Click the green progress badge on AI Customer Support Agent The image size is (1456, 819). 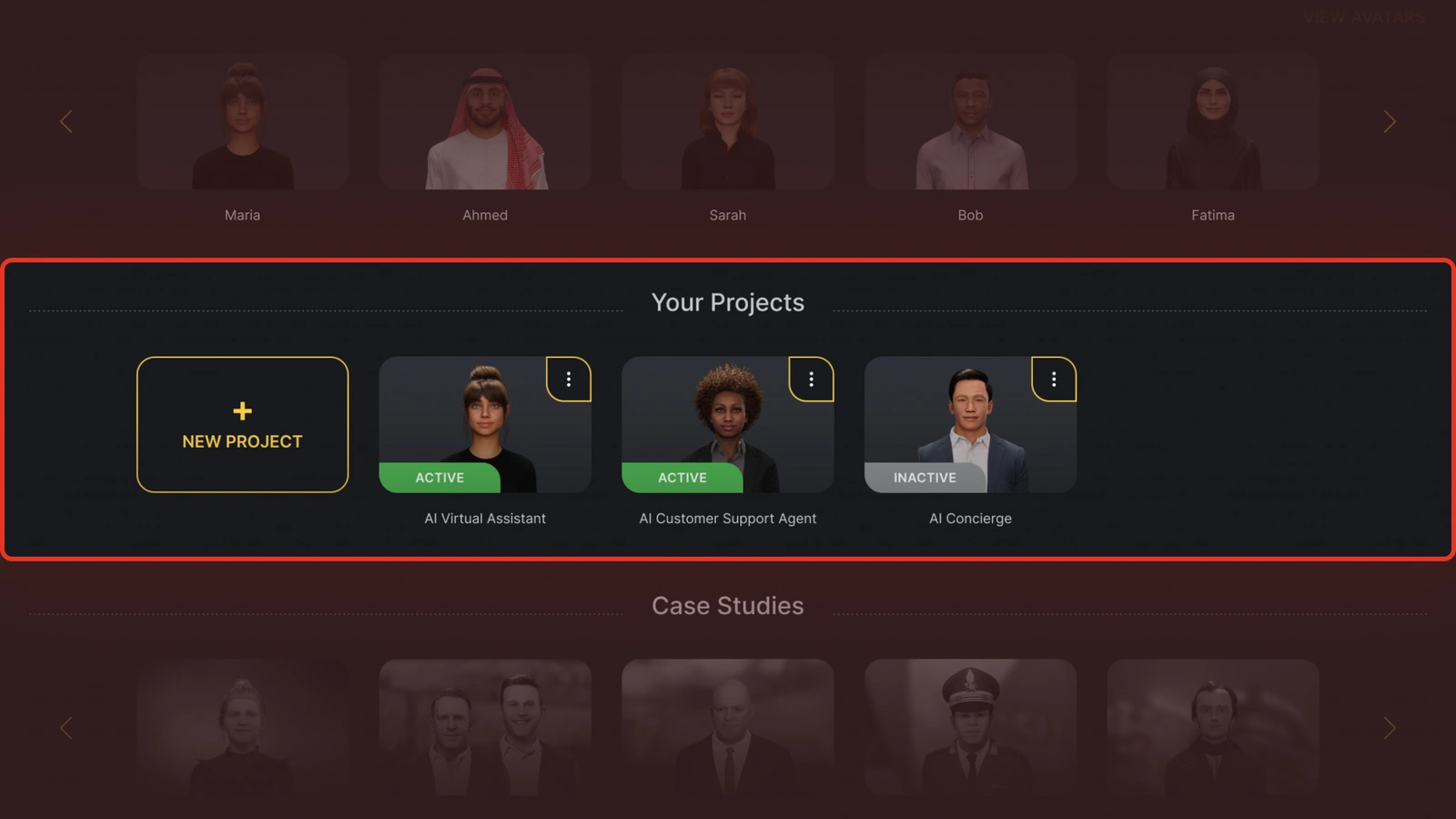(x=682, y=478)
